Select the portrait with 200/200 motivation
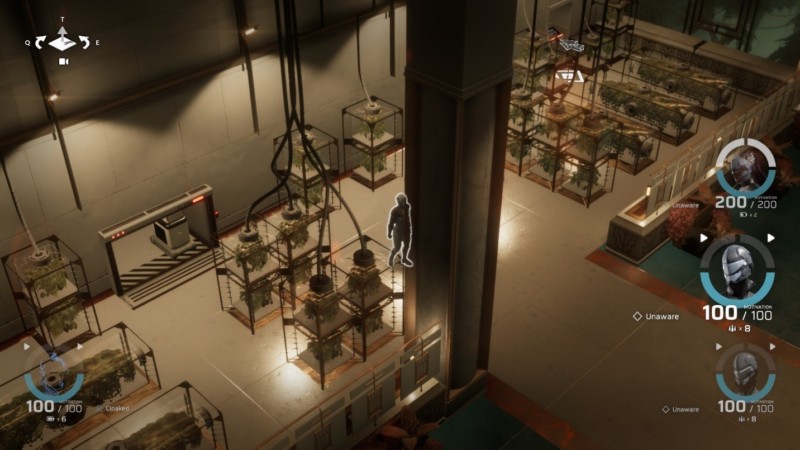 [746, 168]
